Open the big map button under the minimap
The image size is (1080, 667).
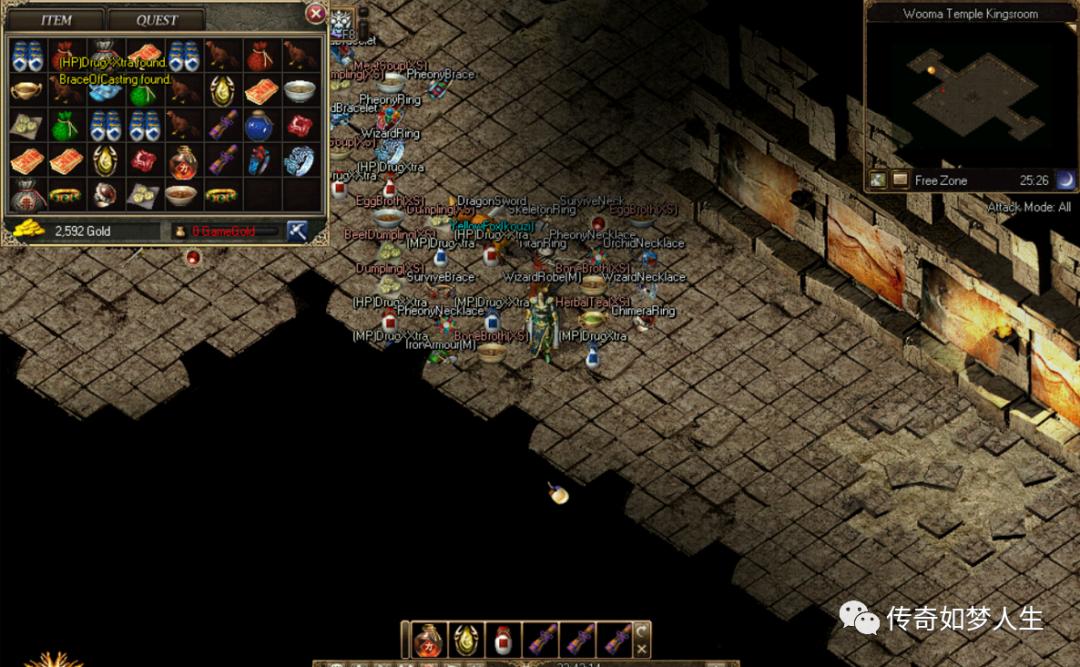tap(877, 180)
